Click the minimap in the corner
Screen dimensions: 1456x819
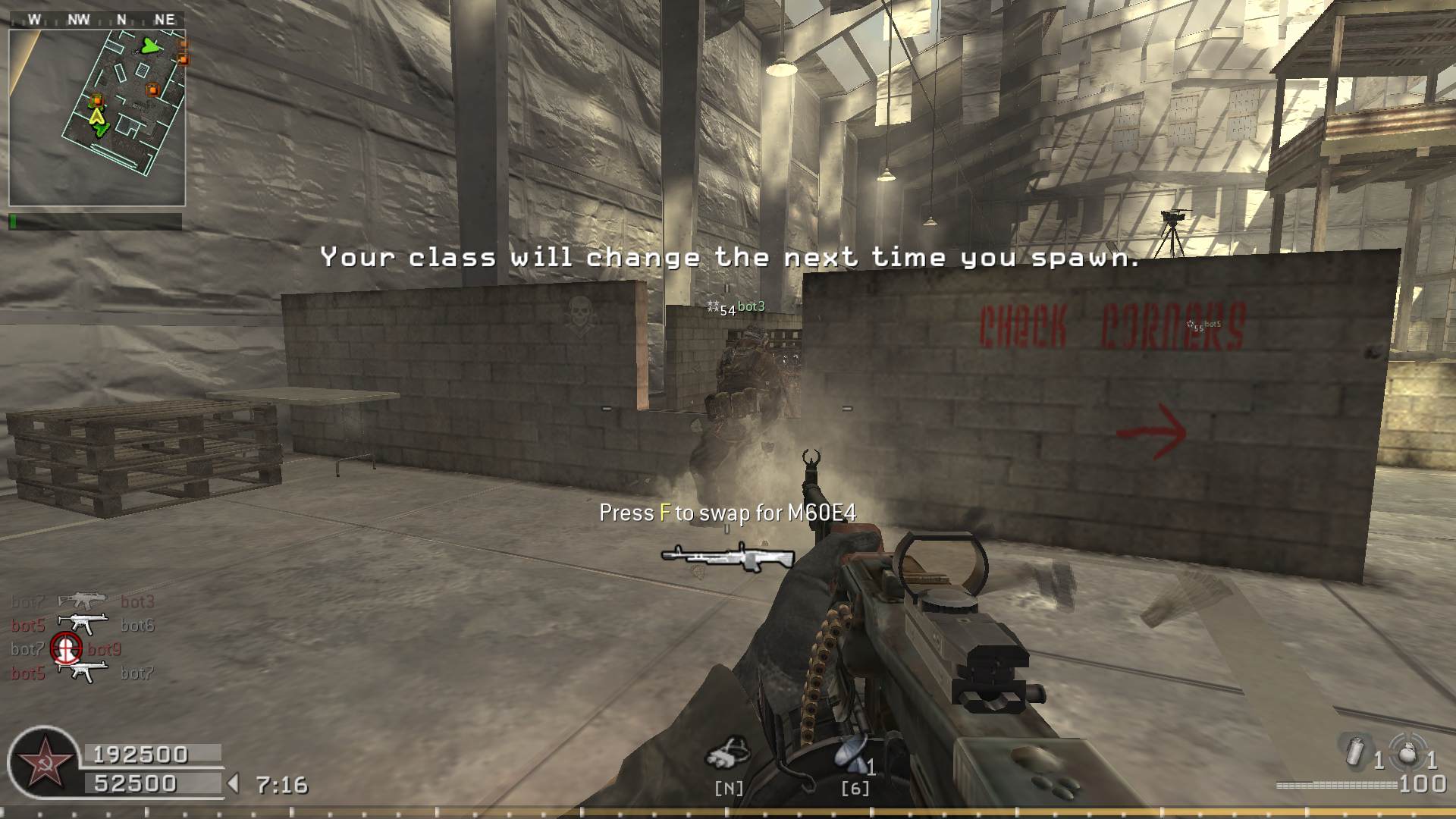coord(97,118)
